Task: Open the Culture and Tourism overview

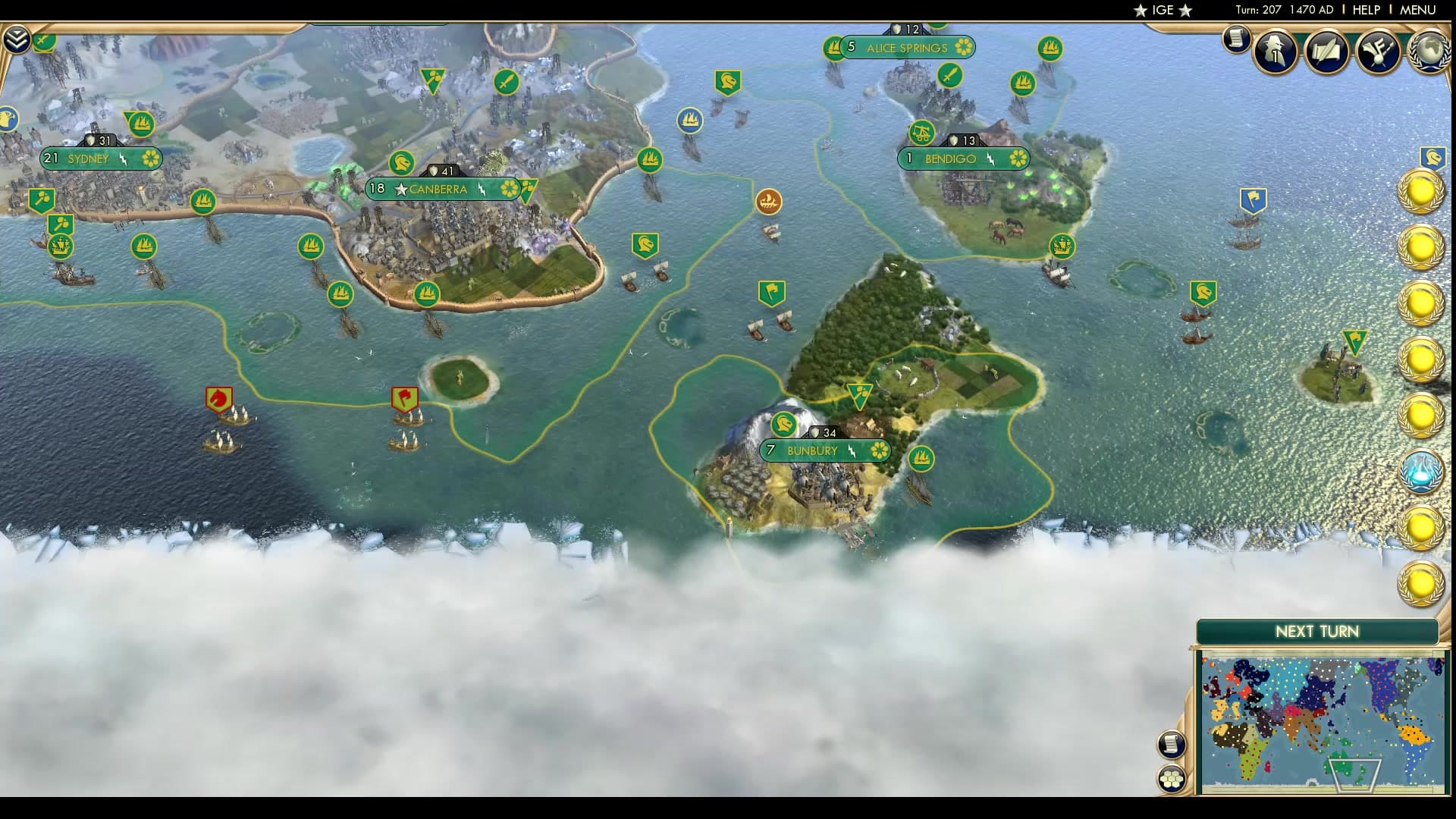Action: pos(1377,52)
